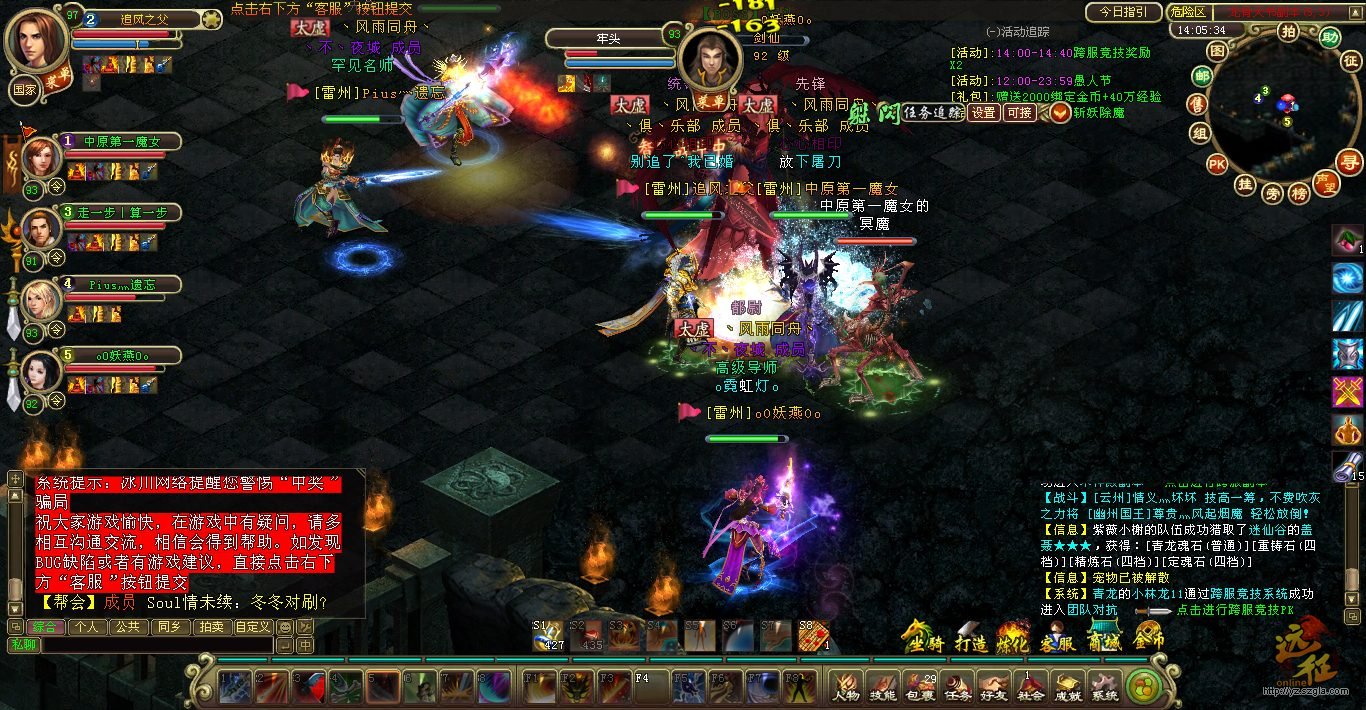This screenshot has height=710, width=1366.
Task: Open 今日指引 daily guide
Action: tap(1123, 13)
